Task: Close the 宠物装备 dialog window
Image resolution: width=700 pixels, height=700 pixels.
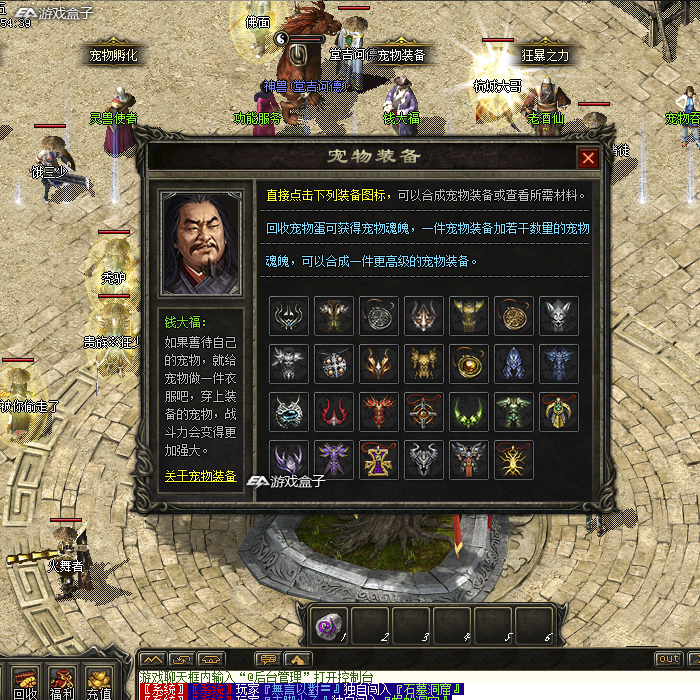Action: [588, 158]
